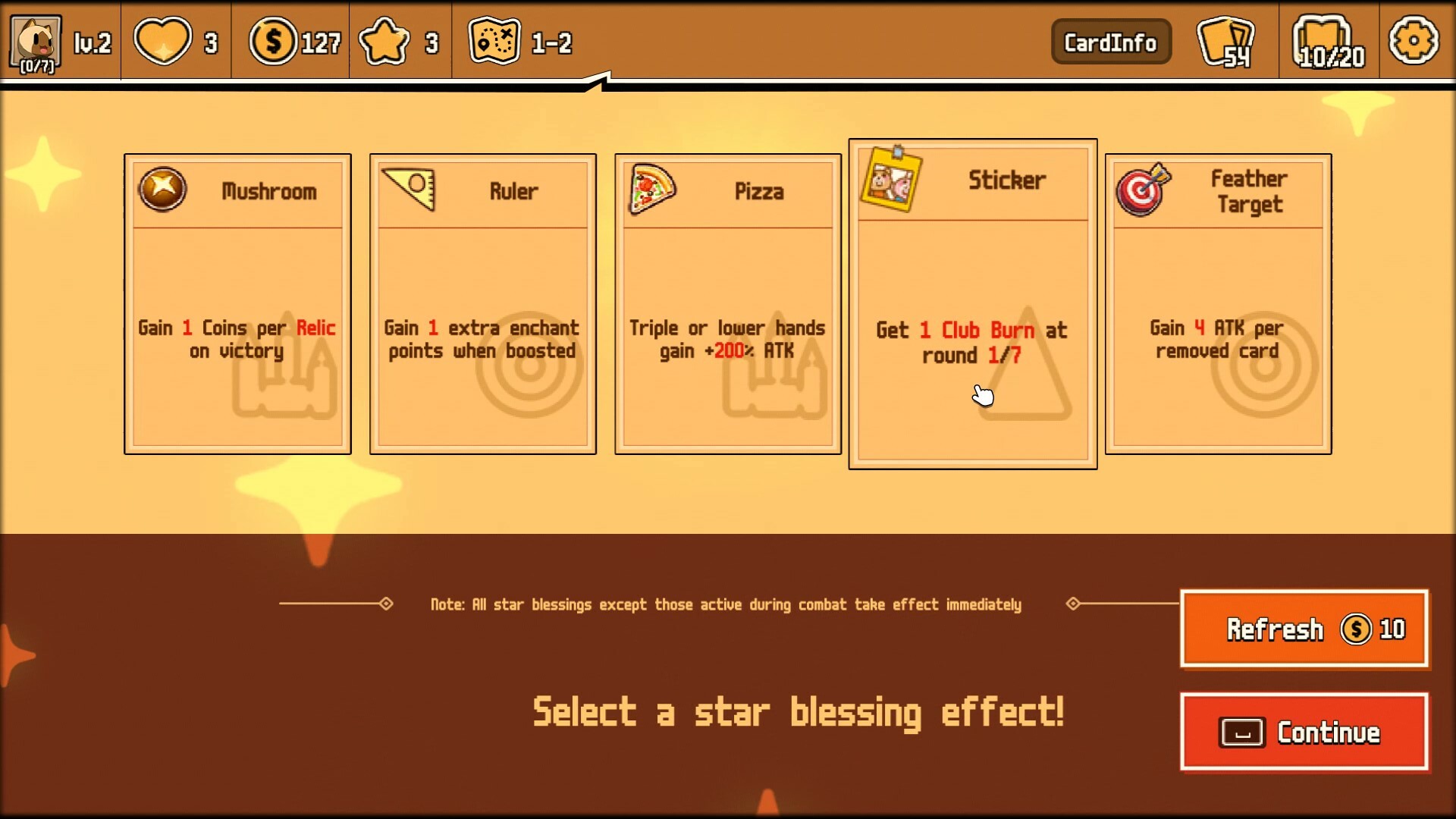Click the dart target icon on Feather Target card
Viewport: 1456px width, 819px height.
pos(1142,191)
